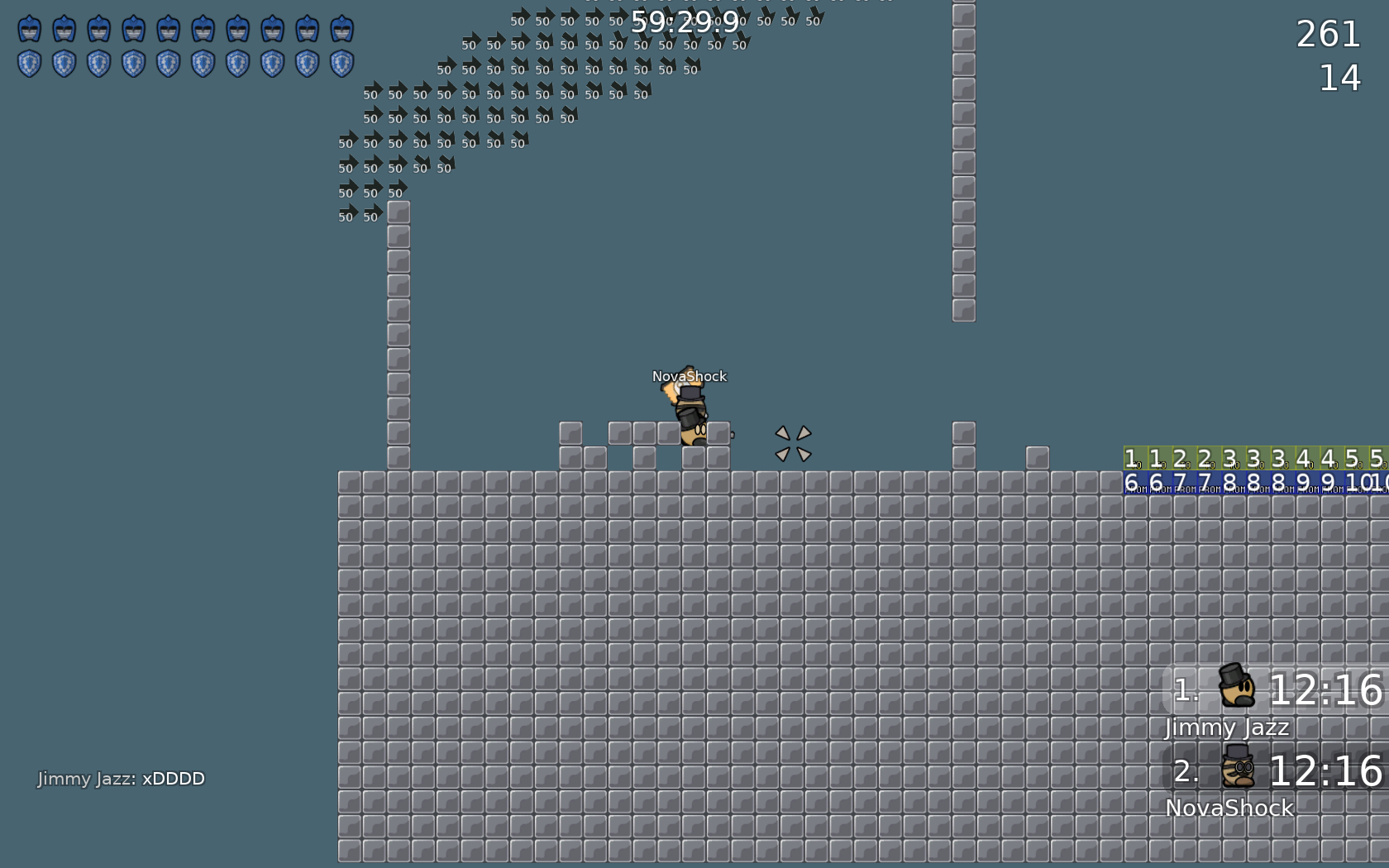
Task: Click the NovaShock scoreboard entry
Action: [1229, 808]
